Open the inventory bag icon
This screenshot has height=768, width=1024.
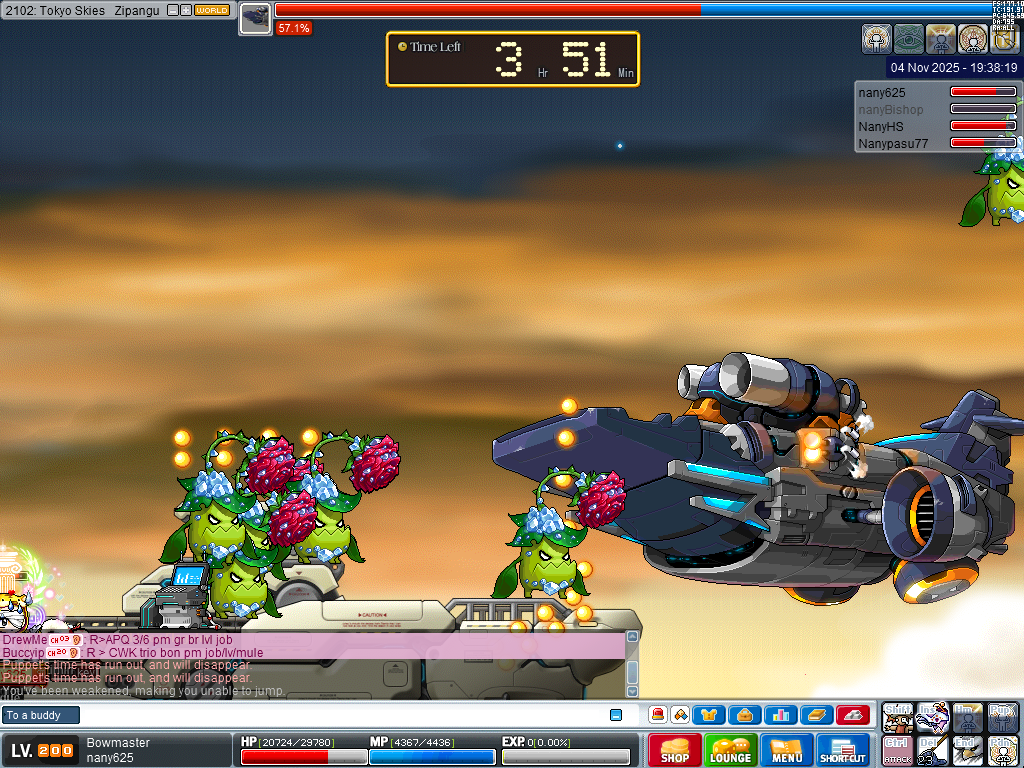tap(745, 715)
